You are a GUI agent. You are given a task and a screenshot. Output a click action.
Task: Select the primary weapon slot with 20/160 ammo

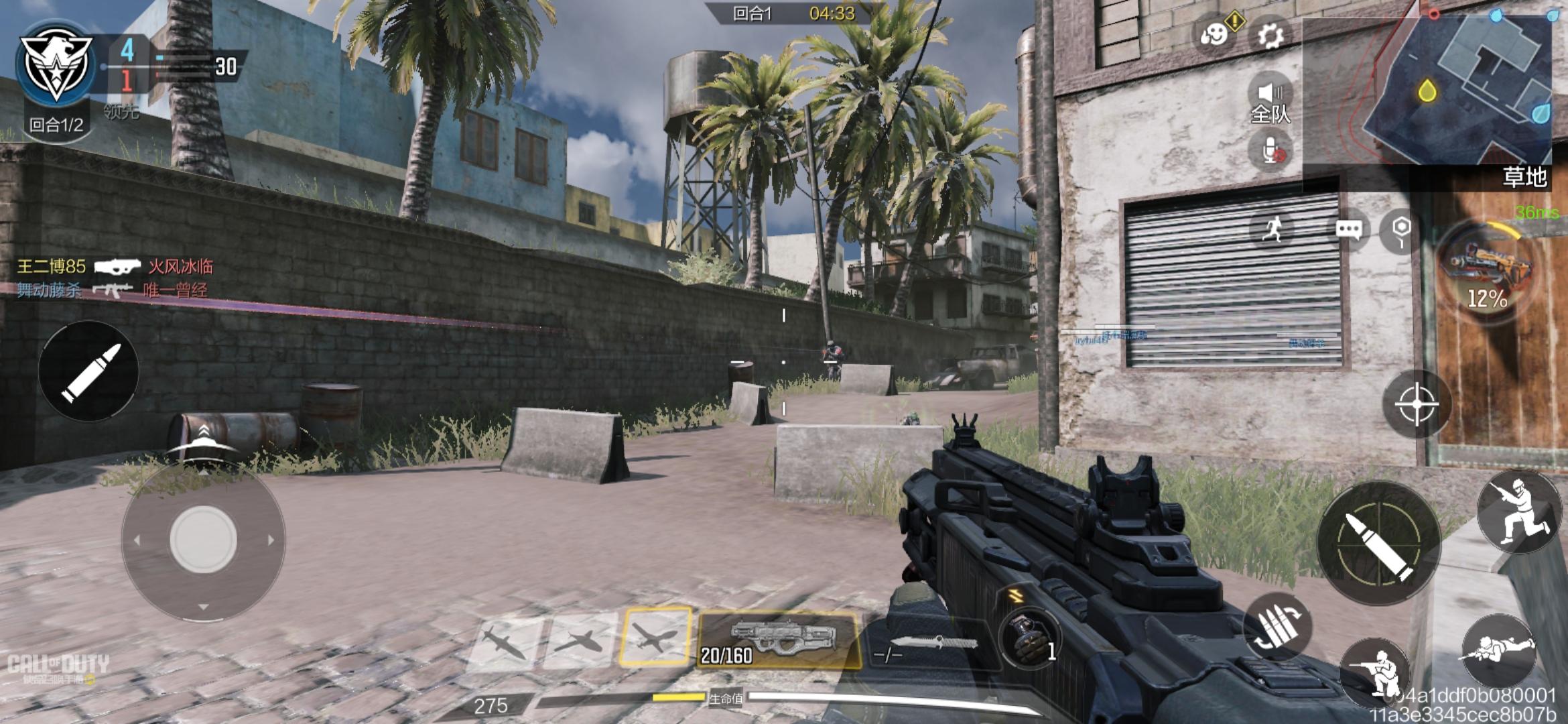pos(779,640)
